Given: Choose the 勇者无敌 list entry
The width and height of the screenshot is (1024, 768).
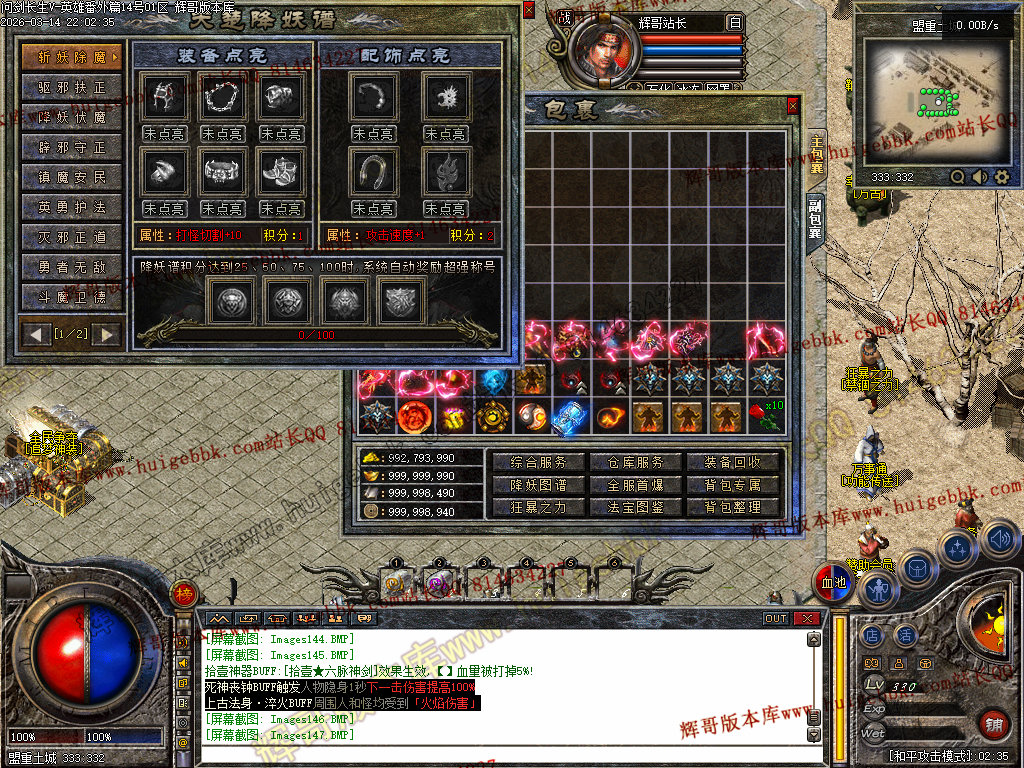Looking at the screenshot, I should coord(72,267).
